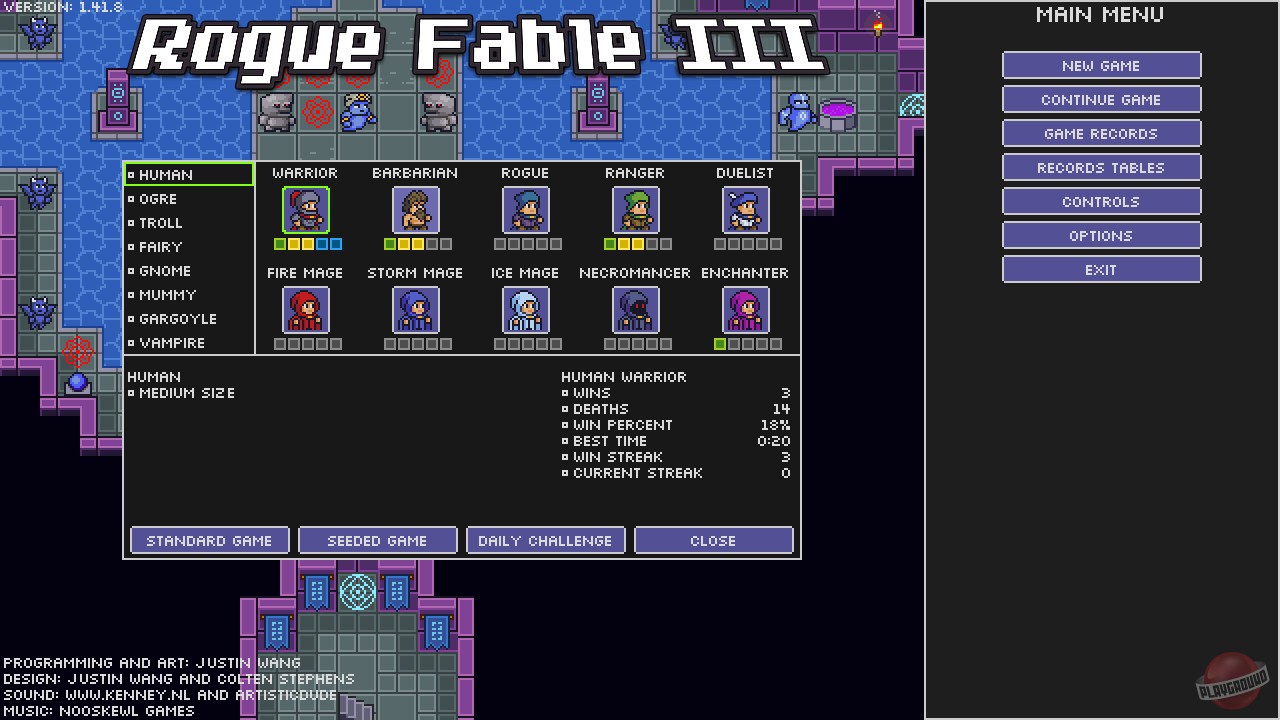This screenshot has height=720, width=1280.
Task: Select the Duelist class icon
Action: (745, 210)
